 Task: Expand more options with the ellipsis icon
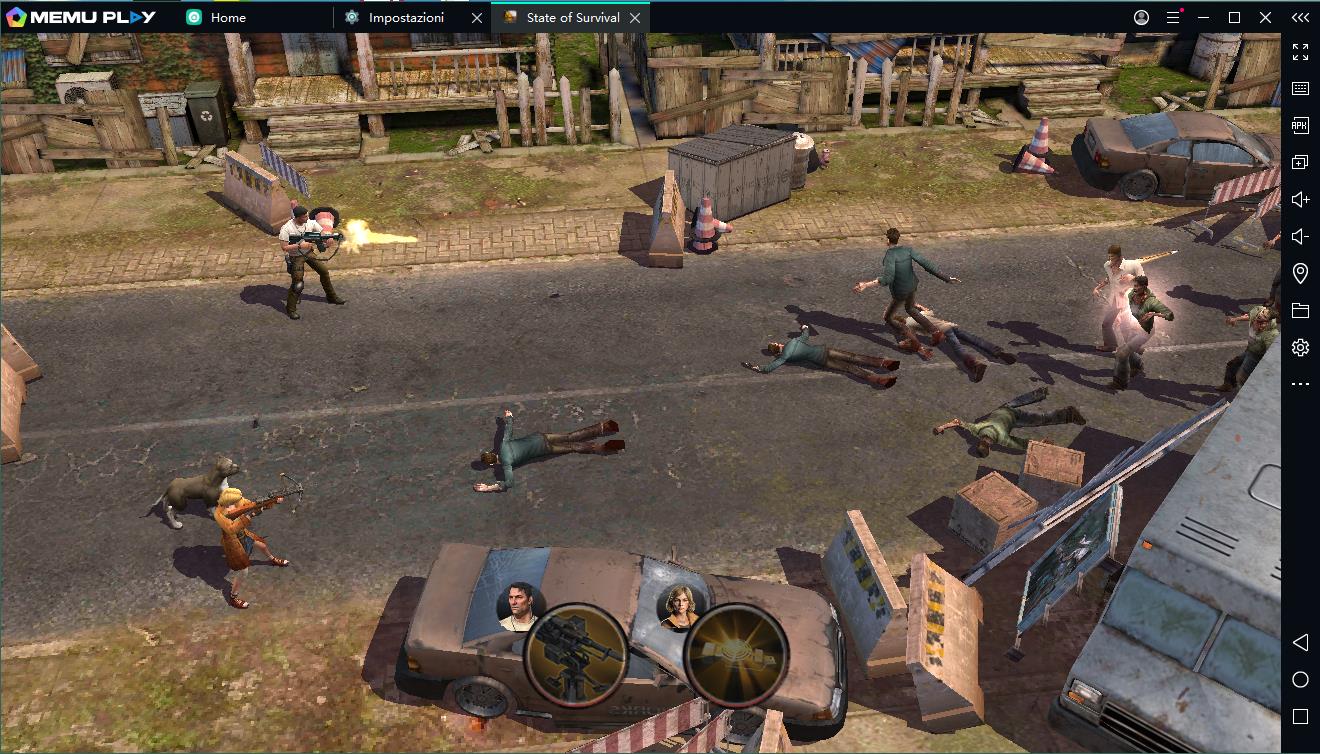click(1300, 383)
